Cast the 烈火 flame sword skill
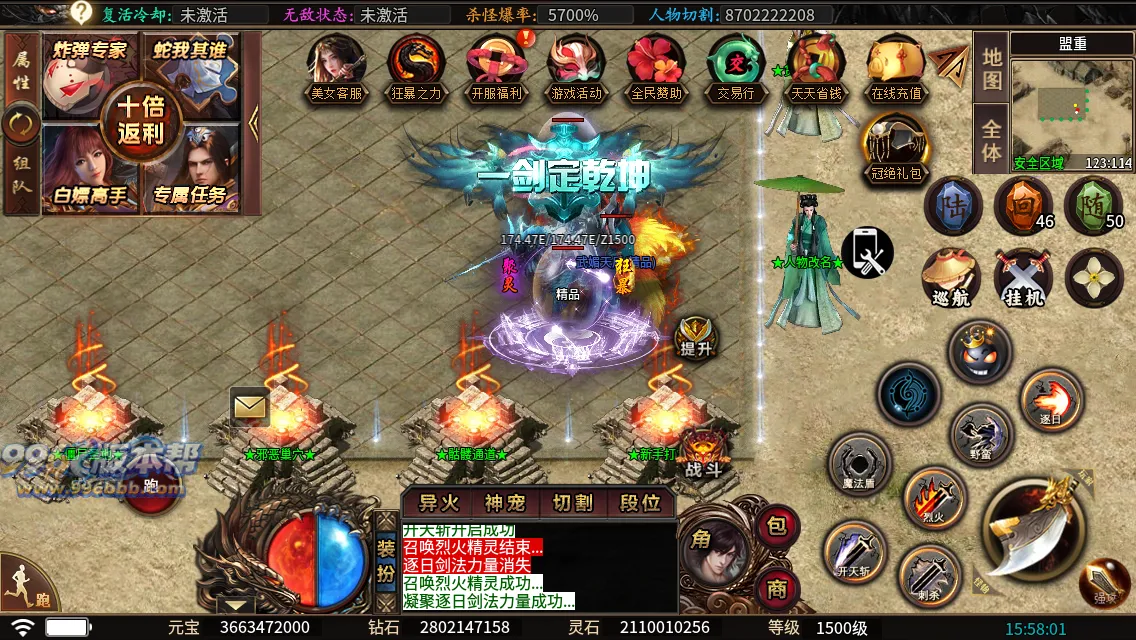This screenshot has width=1136, height=640. tap(933, 497)
